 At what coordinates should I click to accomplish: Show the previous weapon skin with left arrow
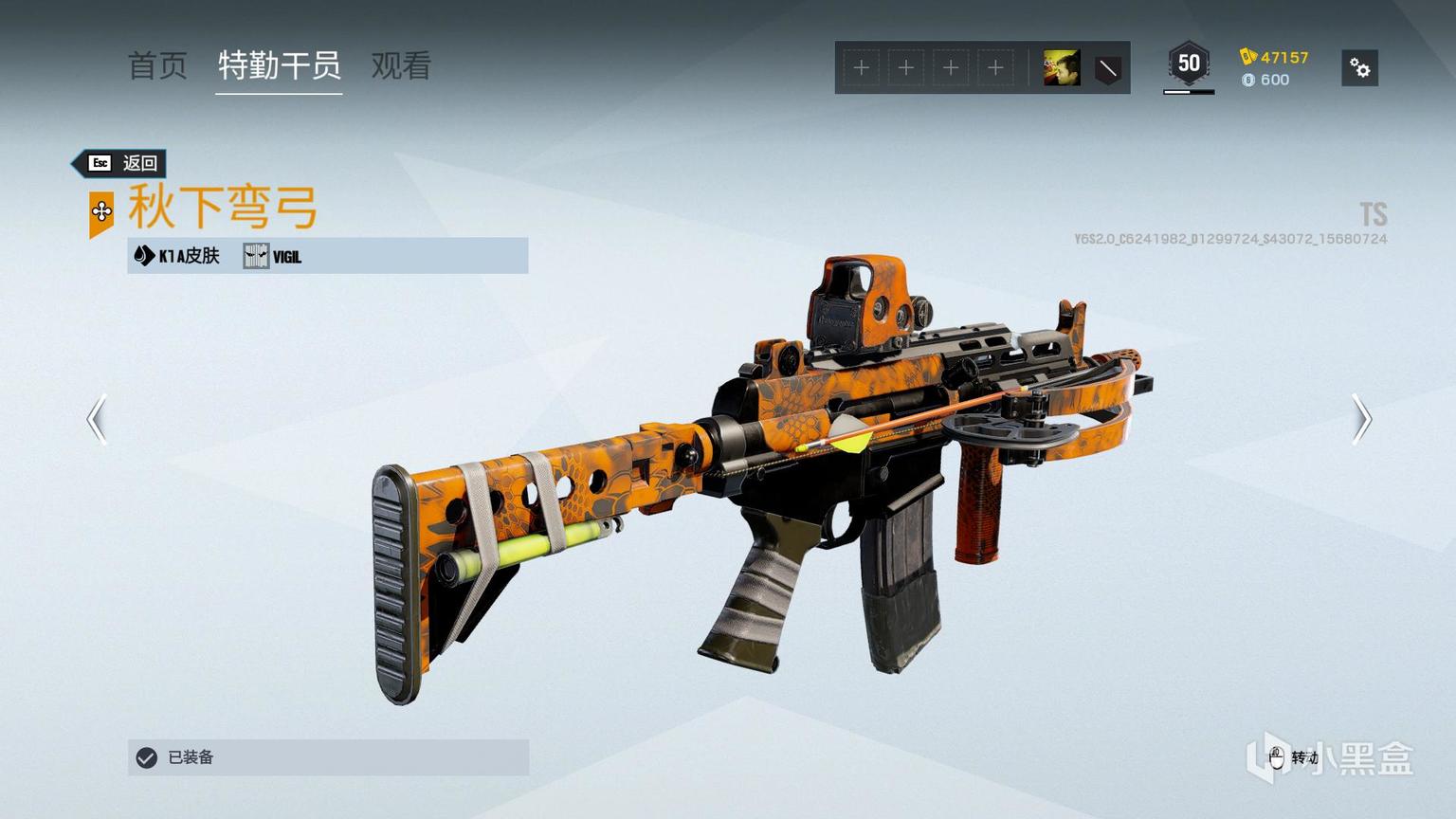pos(97,419)
